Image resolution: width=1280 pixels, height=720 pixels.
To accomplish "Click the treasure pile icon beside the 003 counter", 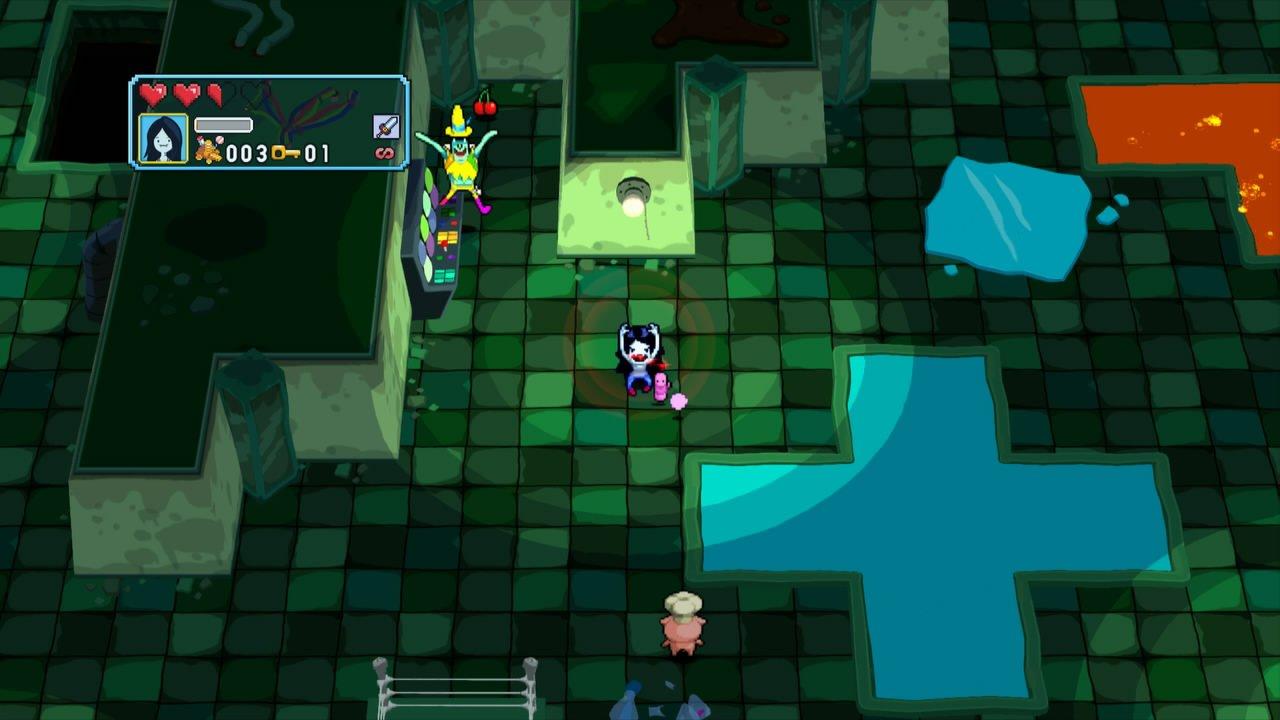I will click(209, 151).
